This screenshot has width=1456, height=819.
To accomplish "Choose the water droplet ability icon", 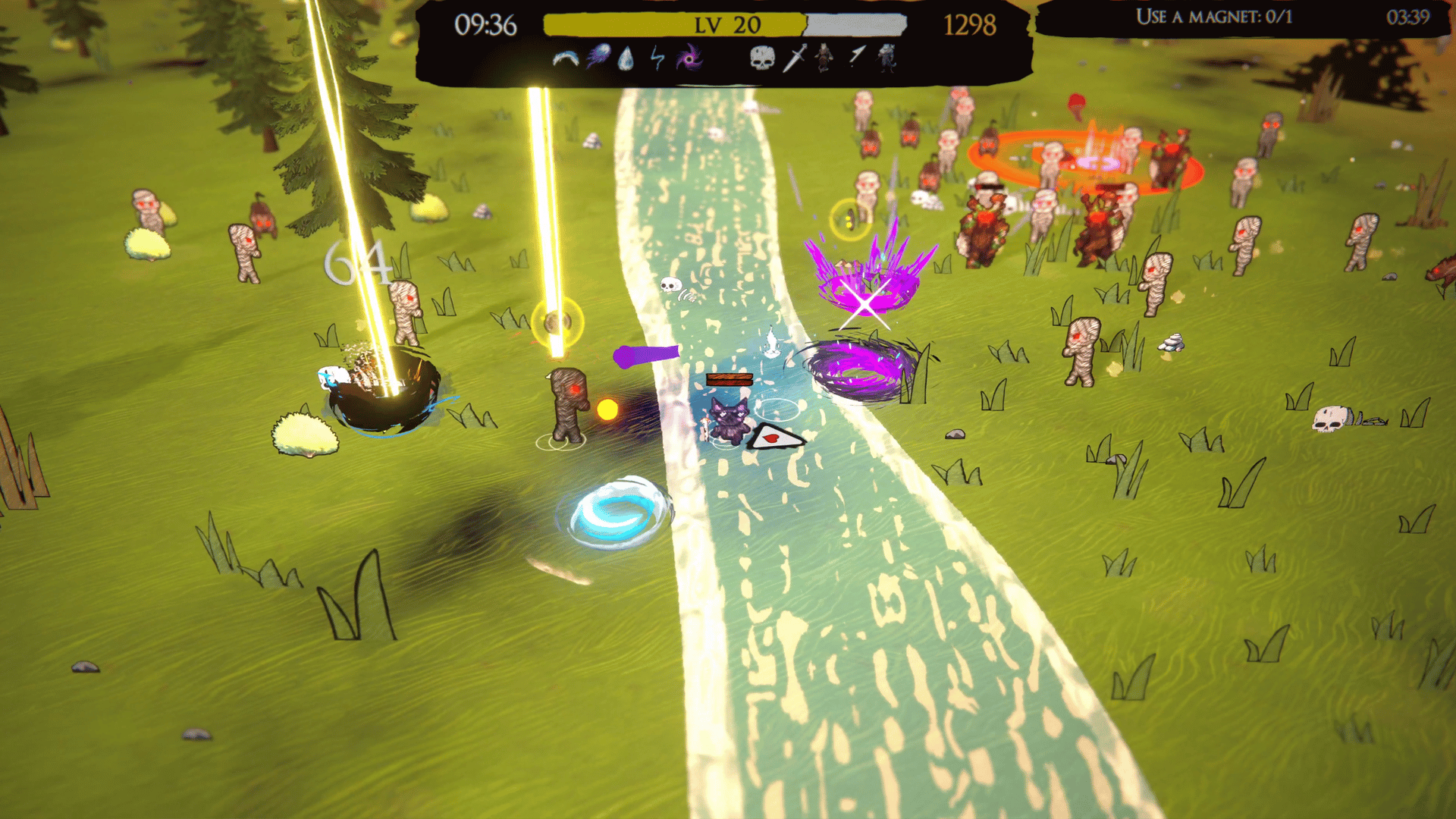I will pos(626,58).
